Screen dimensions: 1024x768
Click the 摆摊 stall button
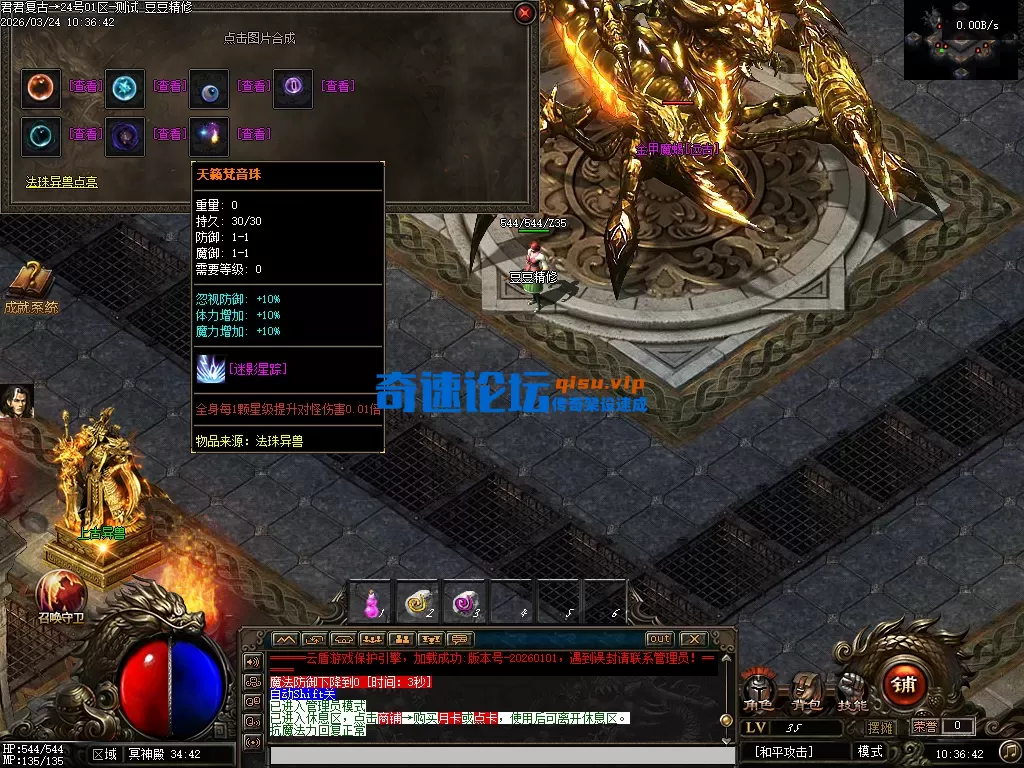881,727
